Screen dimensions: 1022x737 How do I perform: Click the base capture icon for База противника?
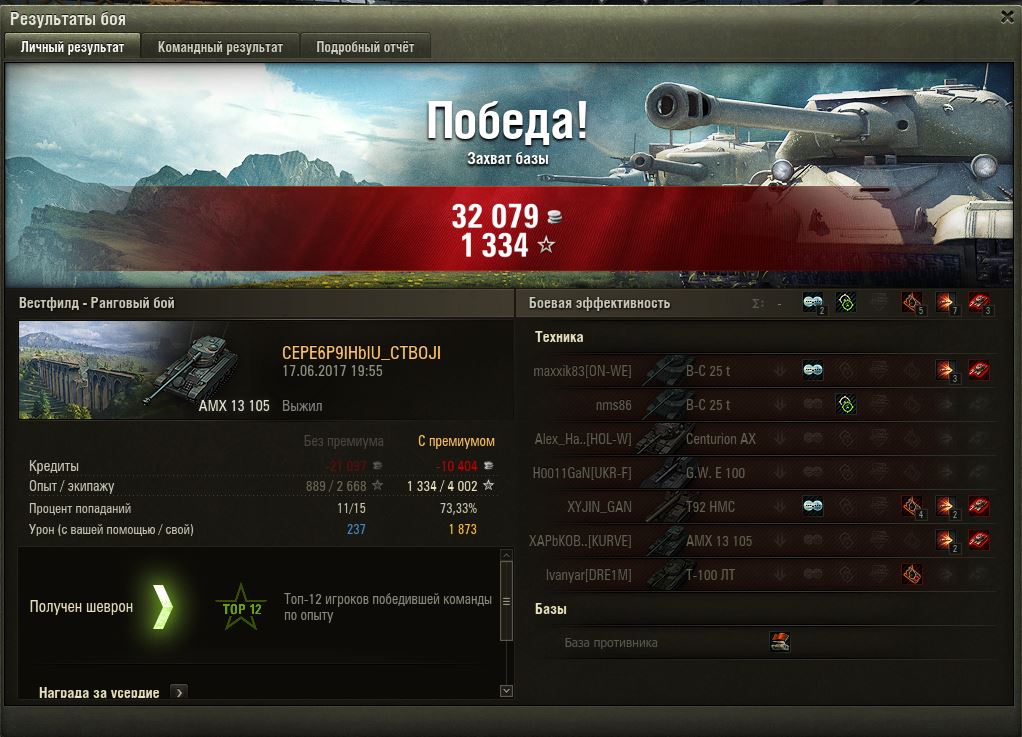tap(780, 642)
